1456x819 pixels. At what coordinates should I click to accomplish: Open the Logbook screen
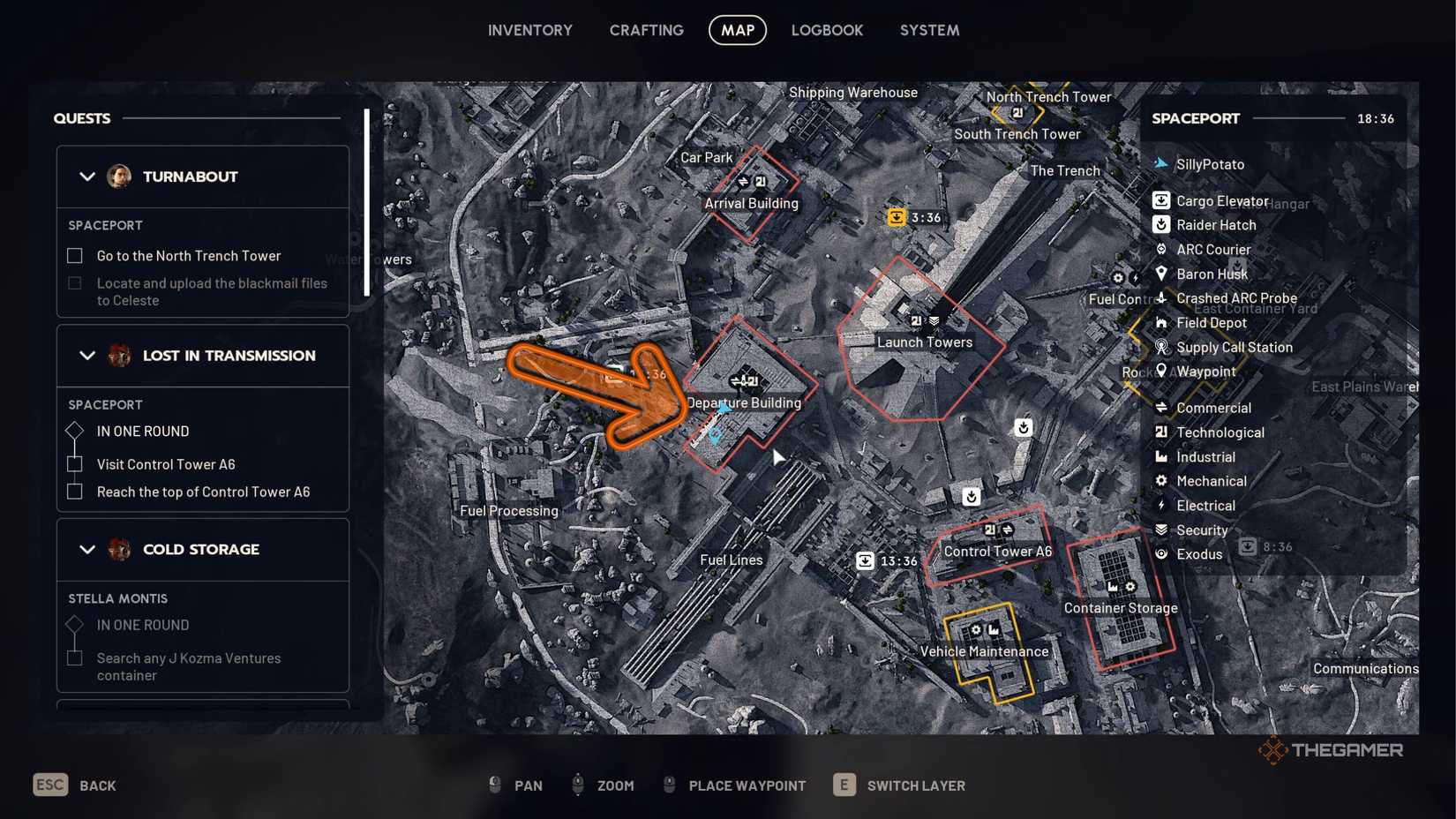pos(827,29)
